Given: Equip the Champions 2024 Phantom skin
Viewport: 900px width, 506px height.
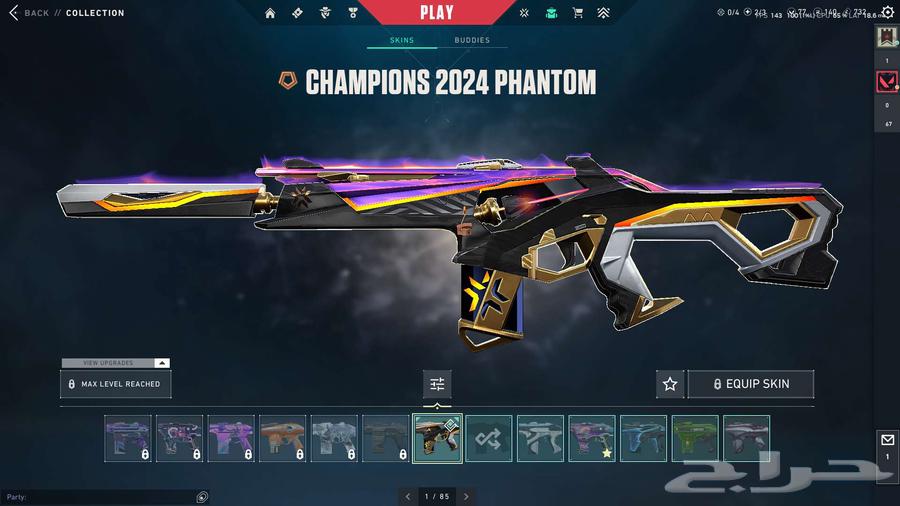Looking at the screenshot, I should pyautogui.click(x=750, y=384).
